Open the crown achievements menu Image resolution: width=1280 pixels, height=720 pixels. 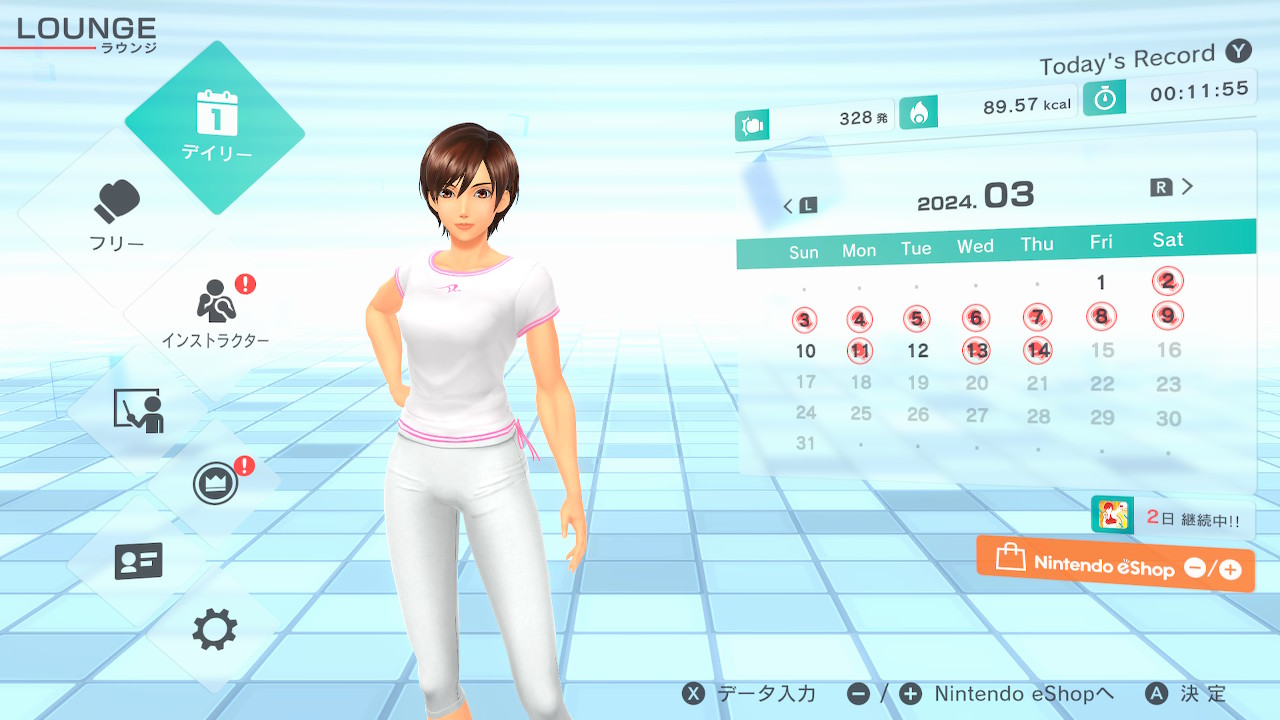pos(215,484)
